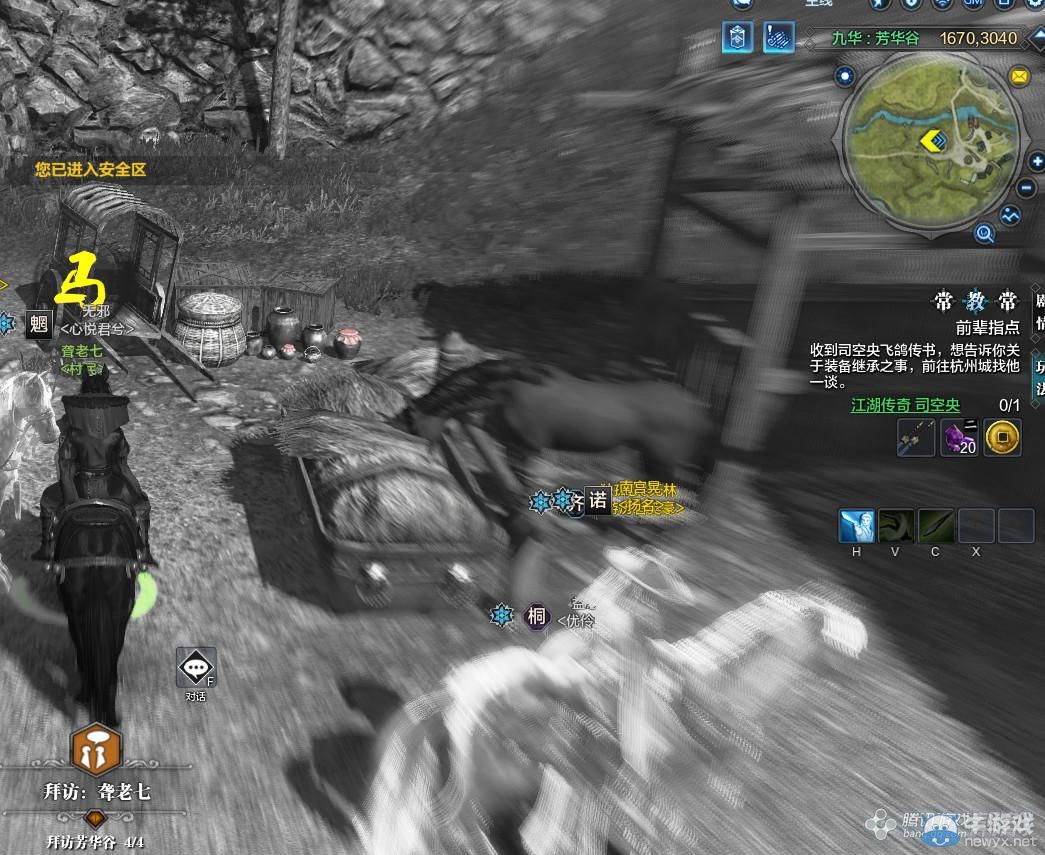Click the 对话 speech bubble button
This screenshot has width=1045, height=855.
[196, 668]
